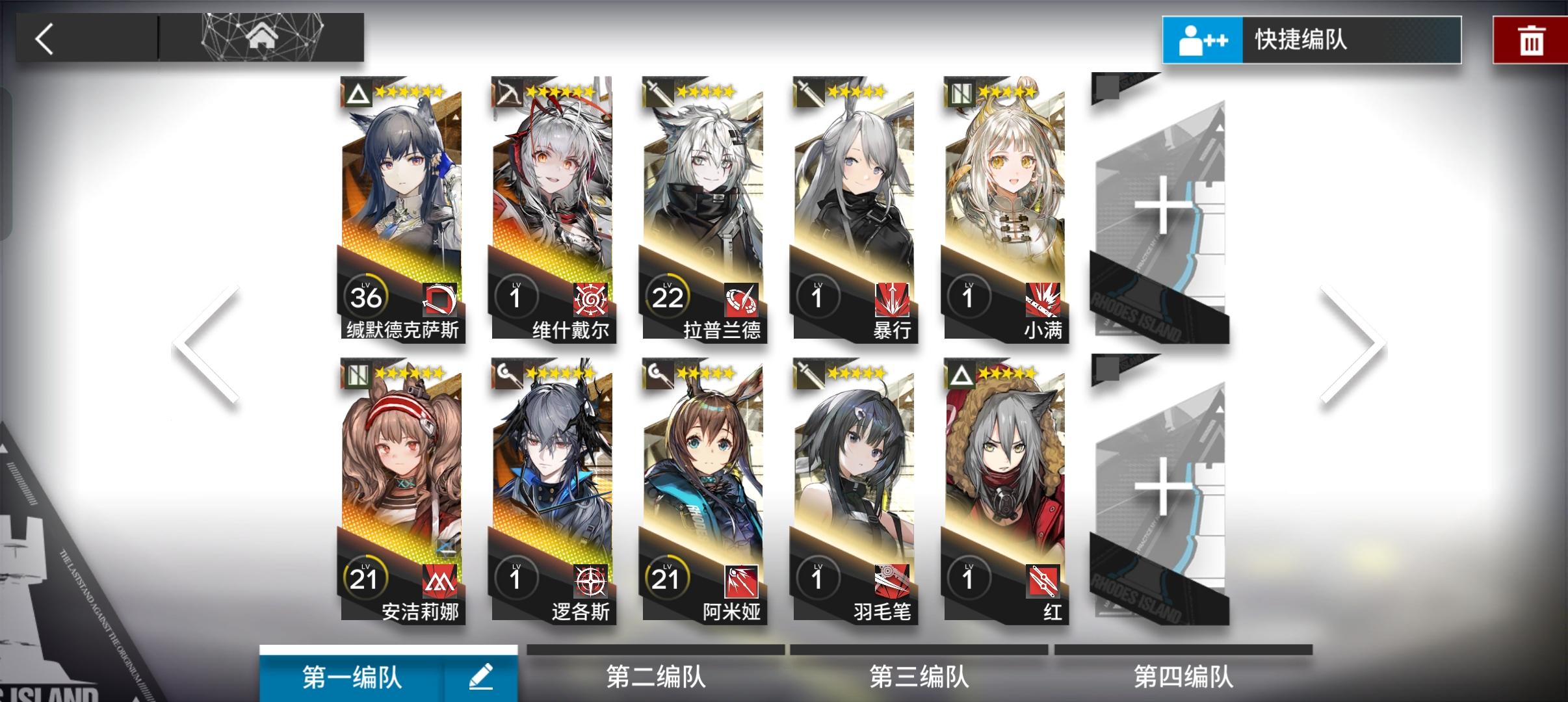Switch to the 第二编队 tab
Viewport: 1568px width, 702px height.
click(x=657, y=676)
